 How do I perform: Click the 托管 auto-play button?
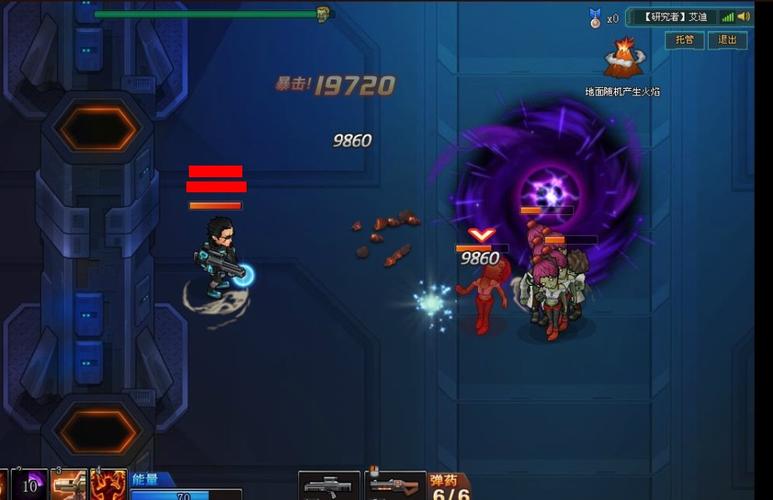coord(684,40)
